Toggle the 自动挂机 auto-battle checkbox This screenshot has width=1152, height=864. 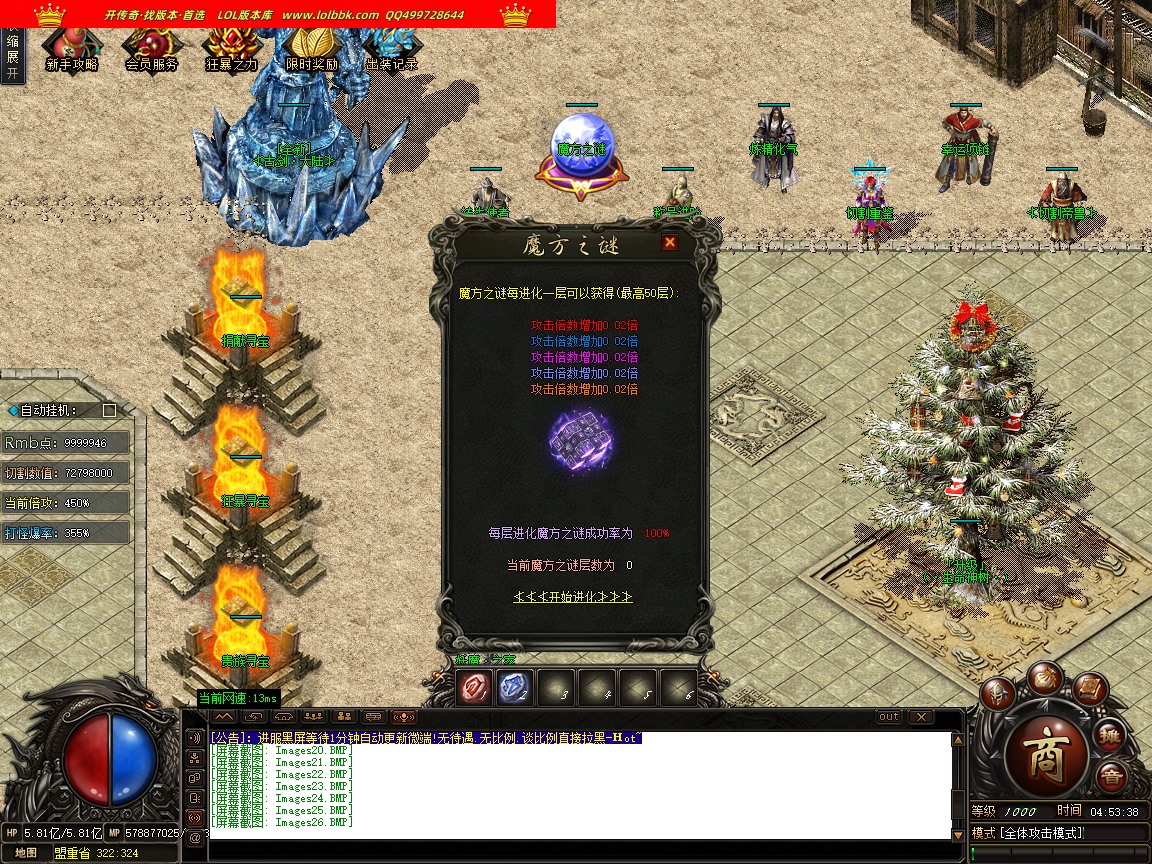[x=110, y=410]
